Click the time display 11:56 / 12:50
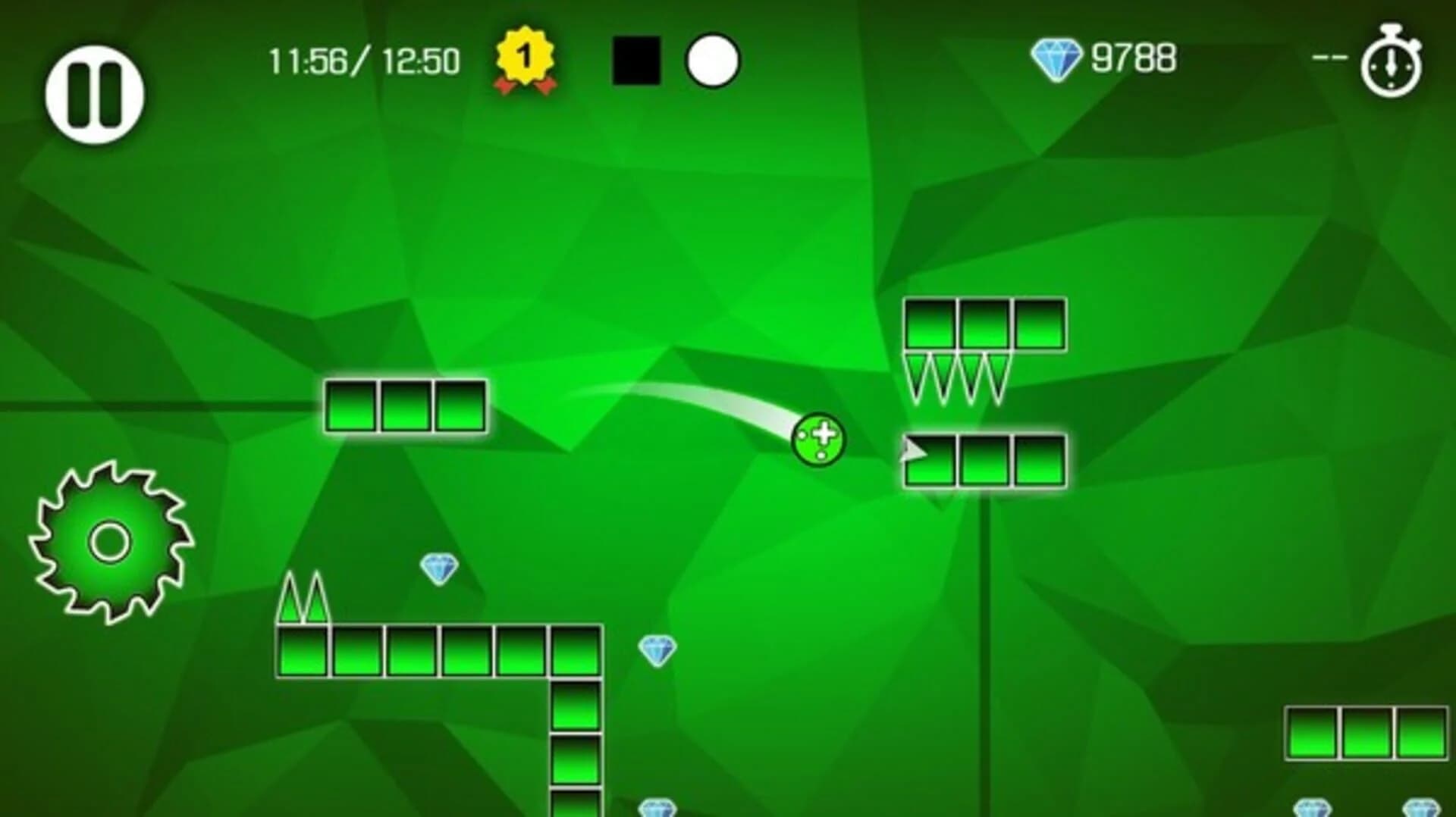 (x=362, y=59)
